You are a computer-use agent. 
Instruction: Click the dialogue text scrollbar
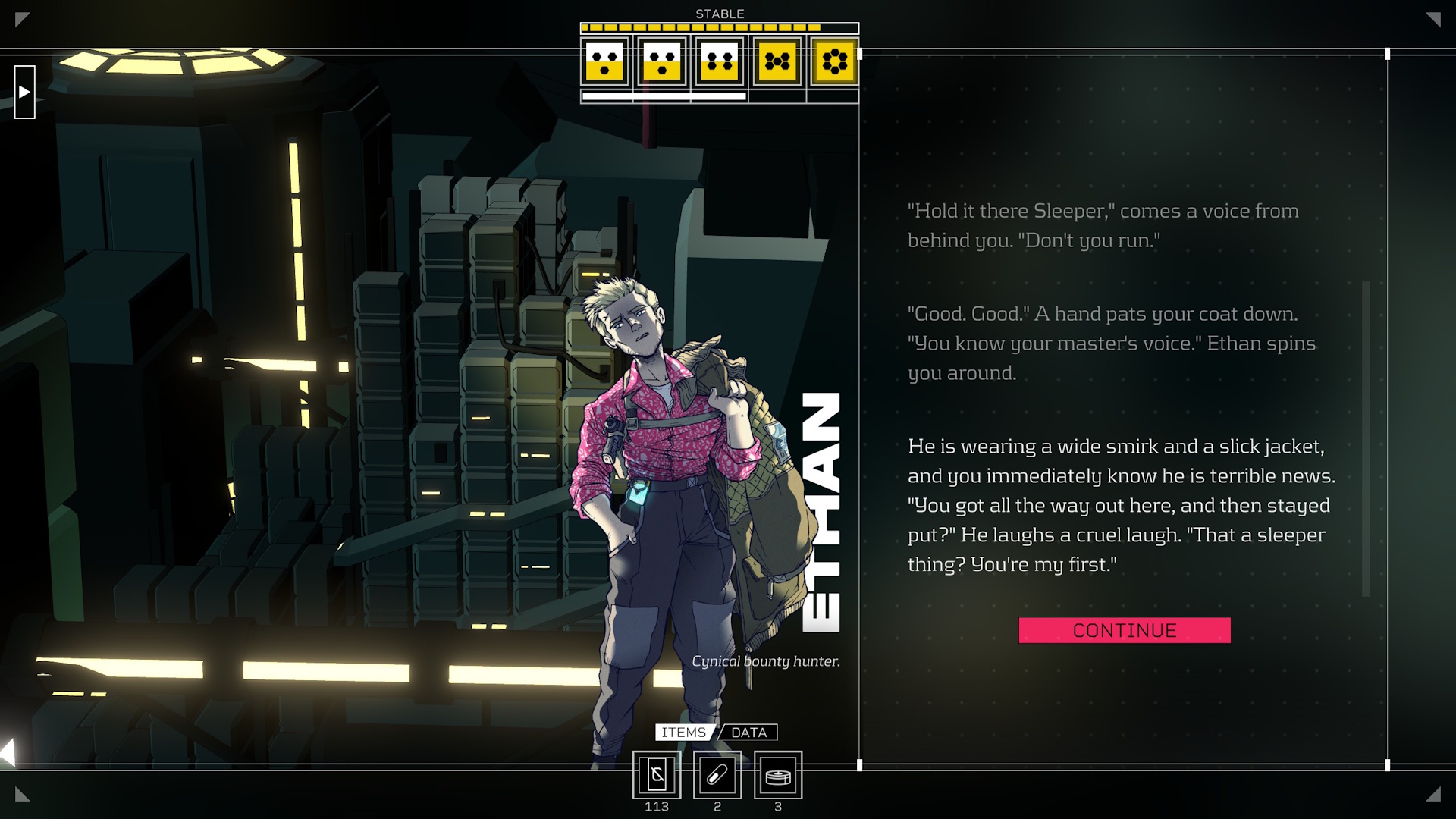1366,438
